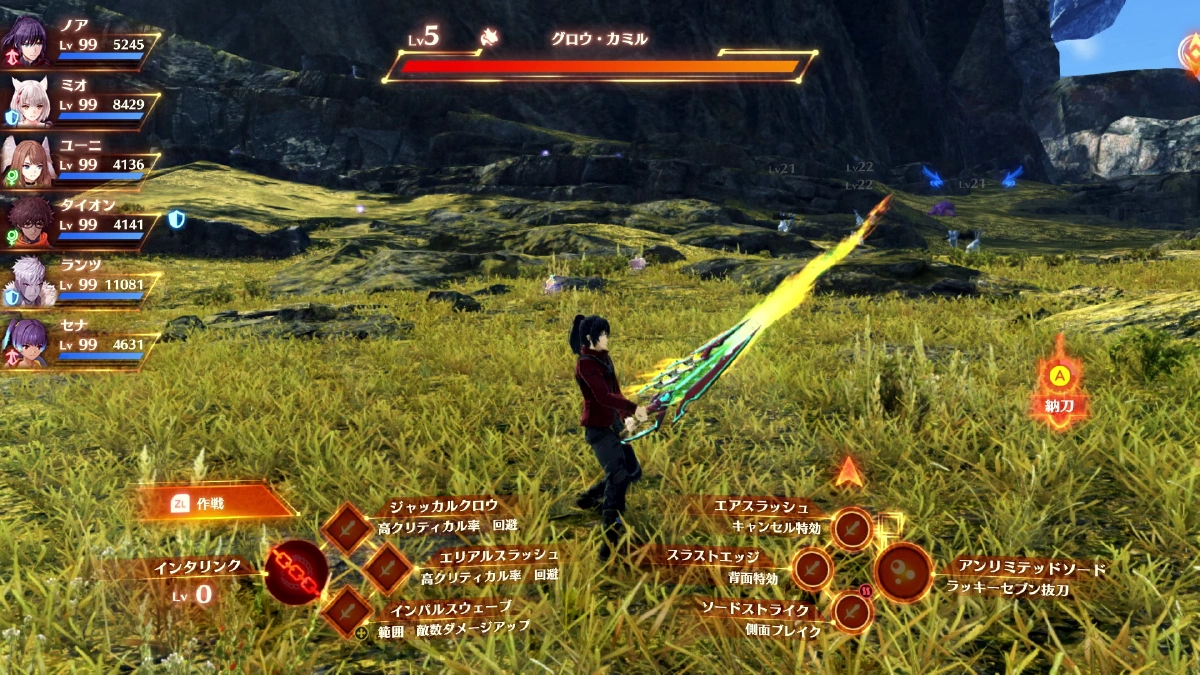Use the ジャッカルクロウ art

coord(348,527)
